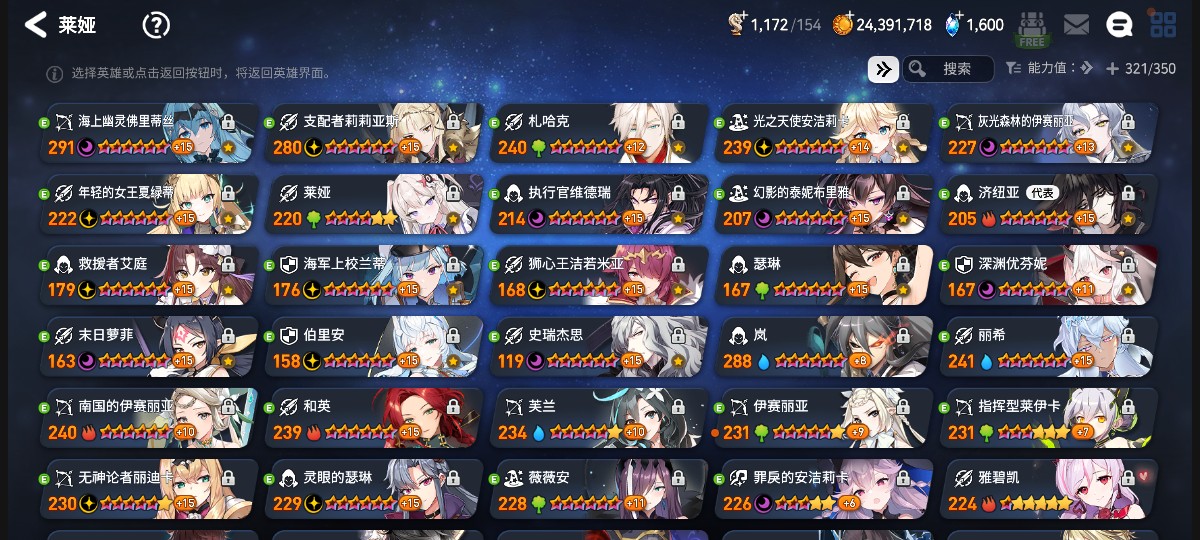1200x540 pixels.
Task: Open the chat speech bubble icon
Action: pyautogui.click(x=1119, y=25)
